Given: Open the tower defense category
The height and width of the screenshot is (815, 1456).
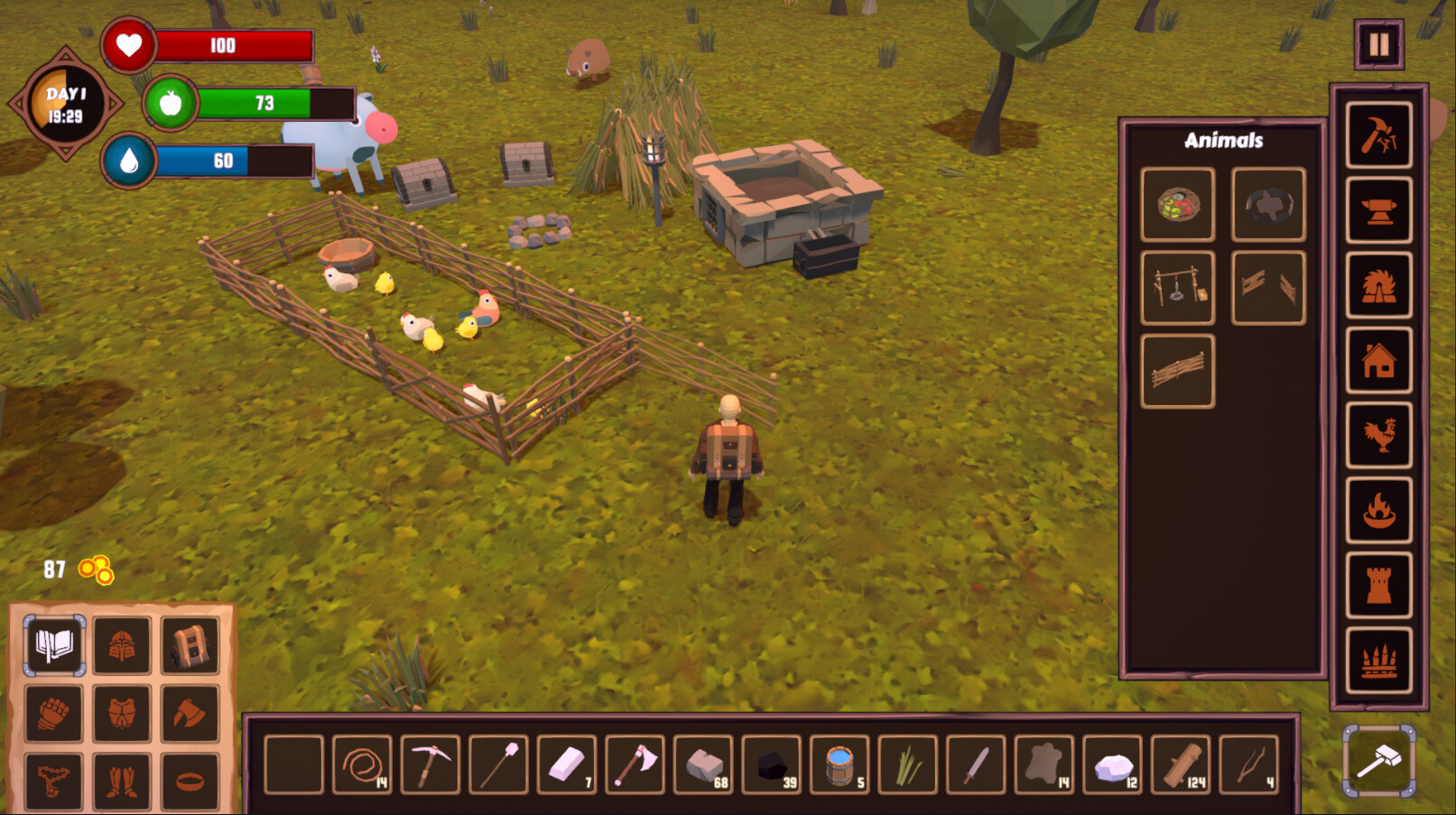Looking at the screenshot, I should click(x=1379, y=586).
